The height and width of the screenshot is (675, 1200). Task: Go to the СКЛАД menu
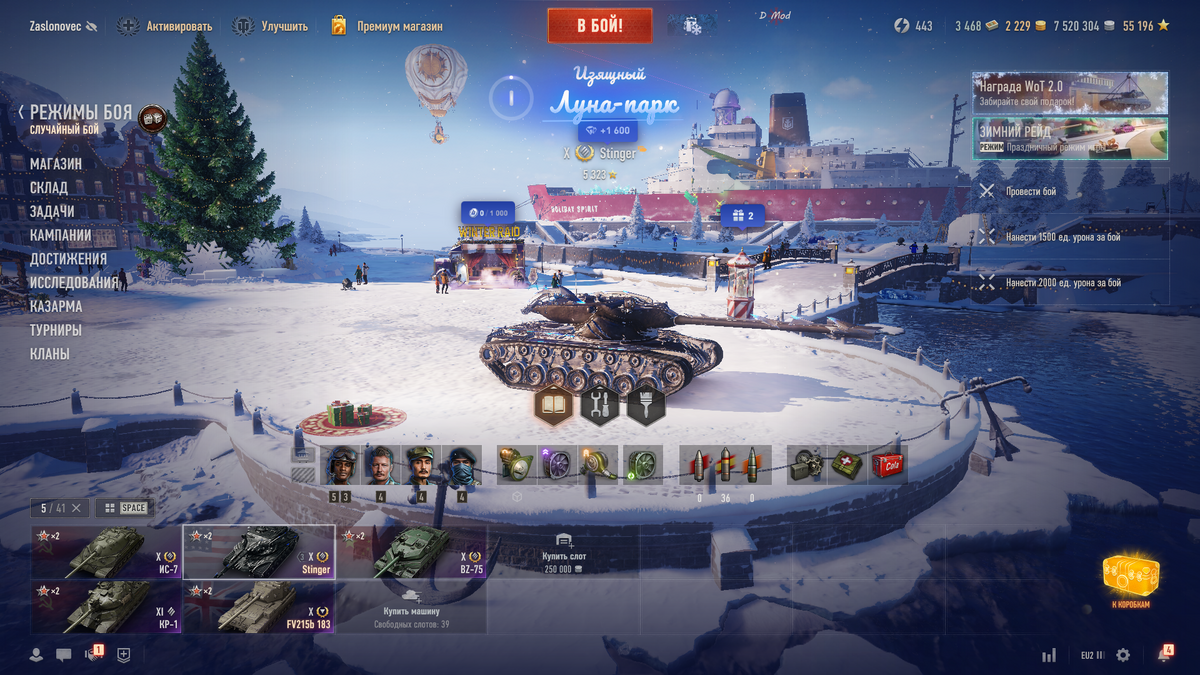click(49, 188)
